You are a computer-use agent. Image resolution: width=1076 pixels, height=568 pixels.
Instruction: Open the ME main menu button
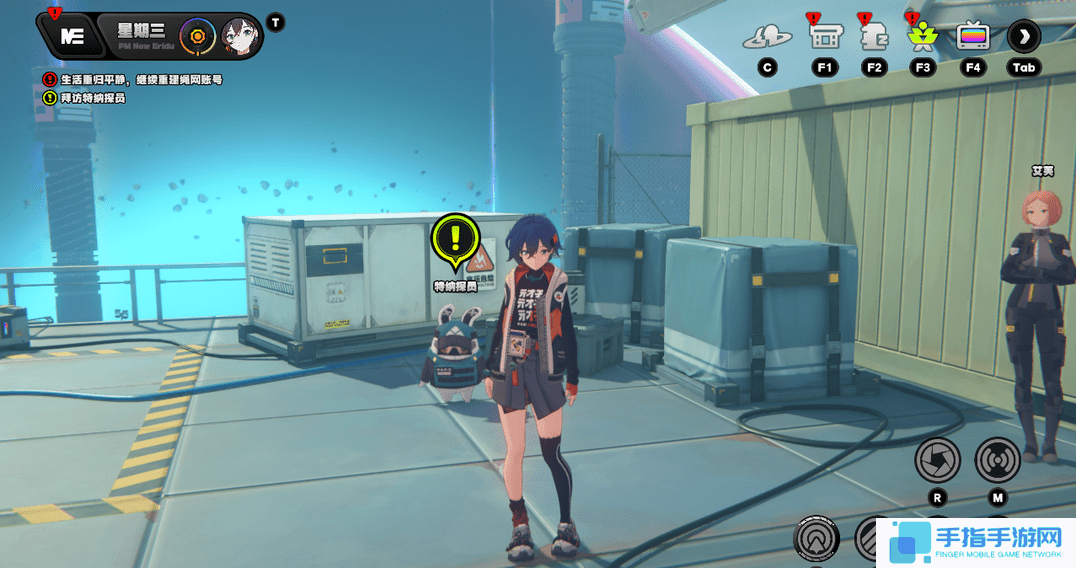tap(72, 37)
